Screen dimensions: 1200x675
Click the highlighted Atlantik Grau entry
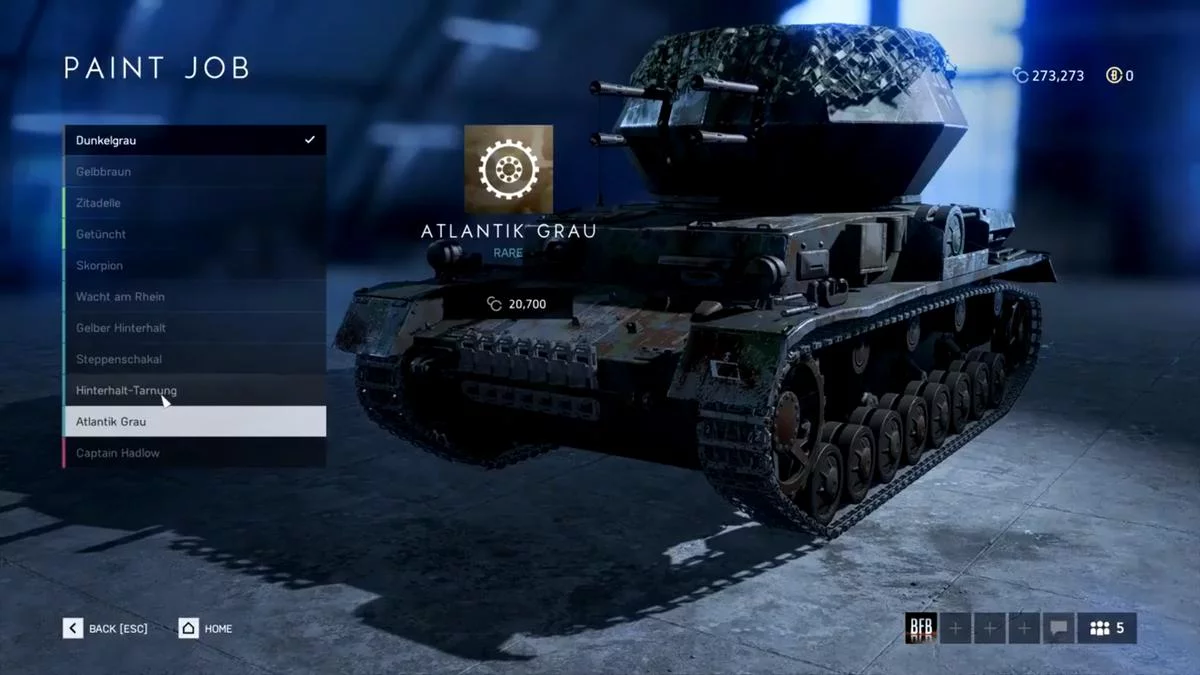pos(195,422)
